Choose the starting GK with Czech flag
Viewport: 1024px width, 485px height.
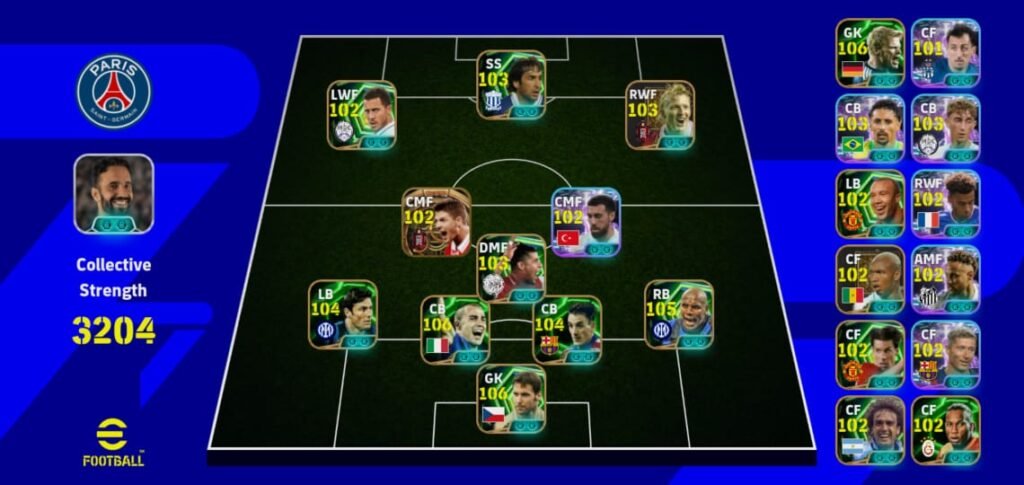(511, 397)
